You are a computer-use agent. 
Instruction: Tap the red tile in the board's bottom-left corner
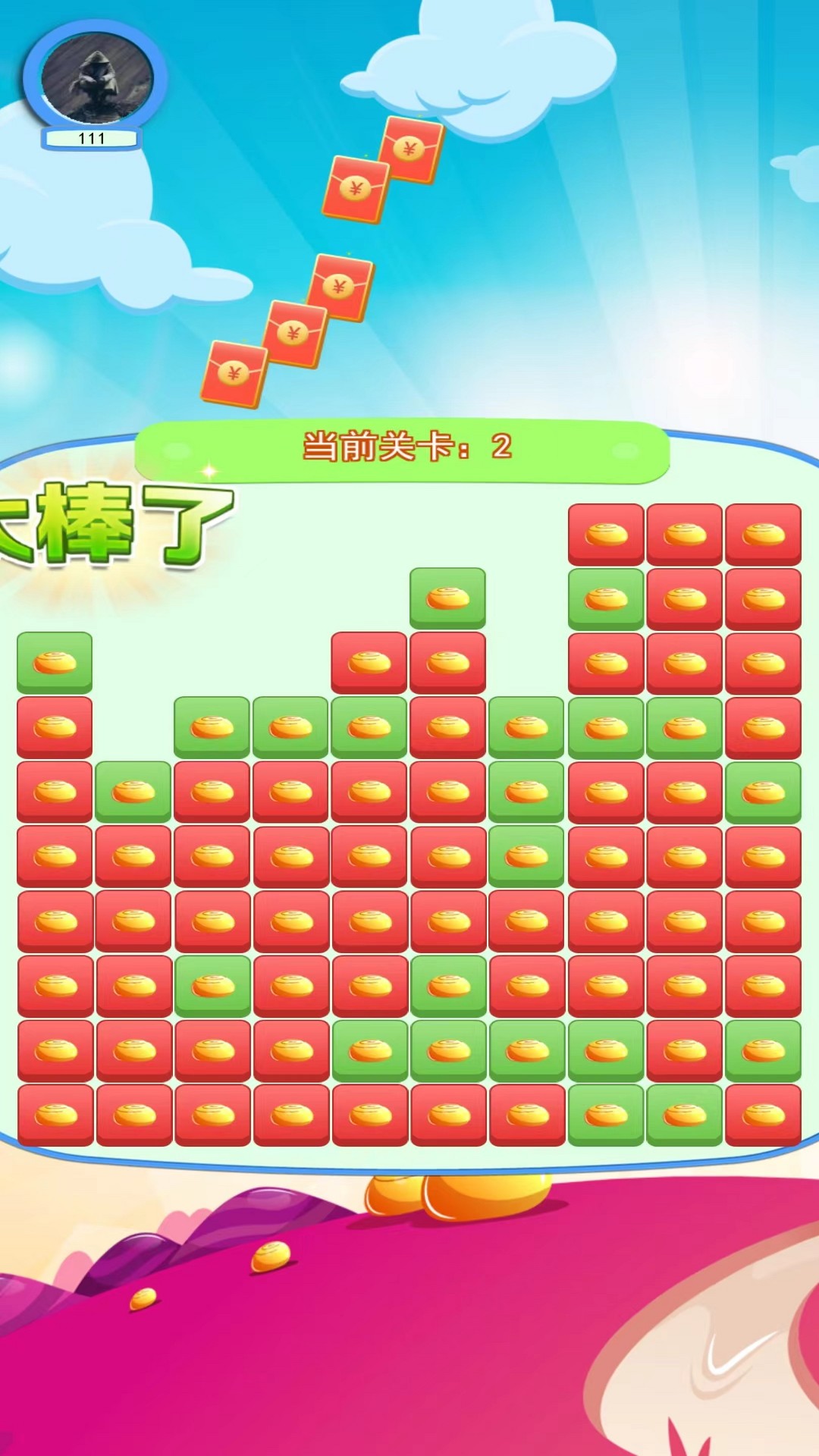click(55, 1114)
